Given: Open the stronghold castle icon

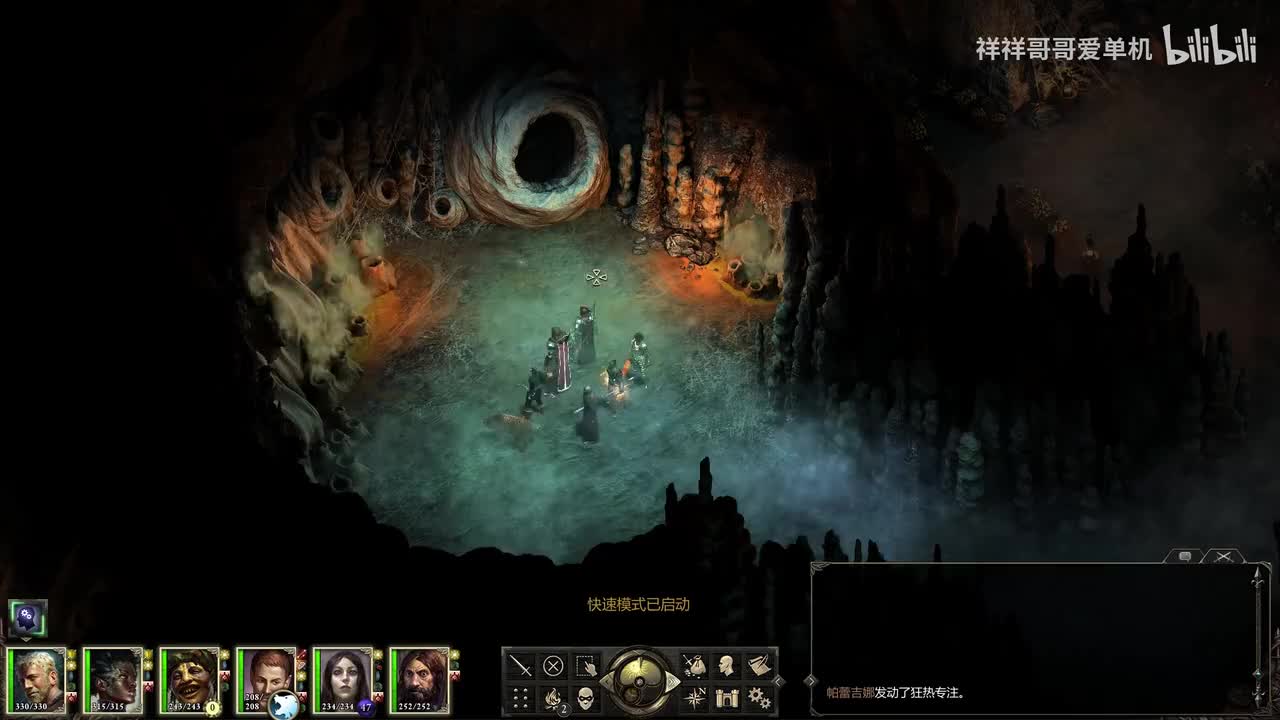Looking at the screenshot, I should click(x=727, y=697).
